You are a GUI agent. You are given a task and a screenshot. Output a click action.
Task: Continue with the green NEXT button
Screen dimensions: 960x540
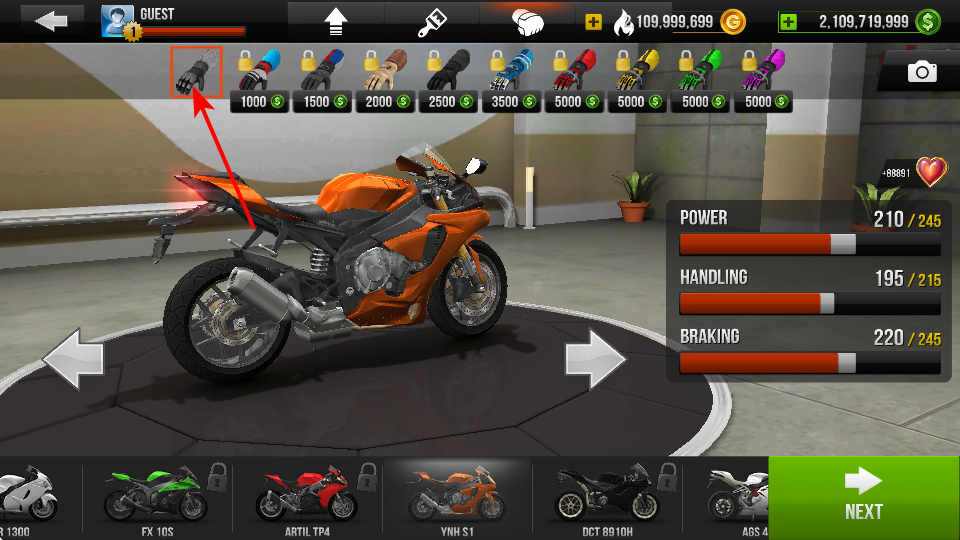click(x=863, y=497)
